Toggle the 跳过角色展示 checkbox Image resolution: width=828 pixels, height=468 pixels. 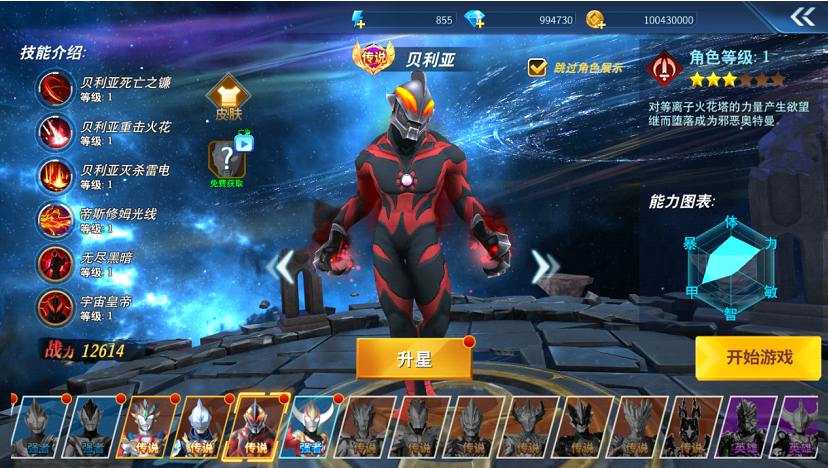click(x=538, y=68)
